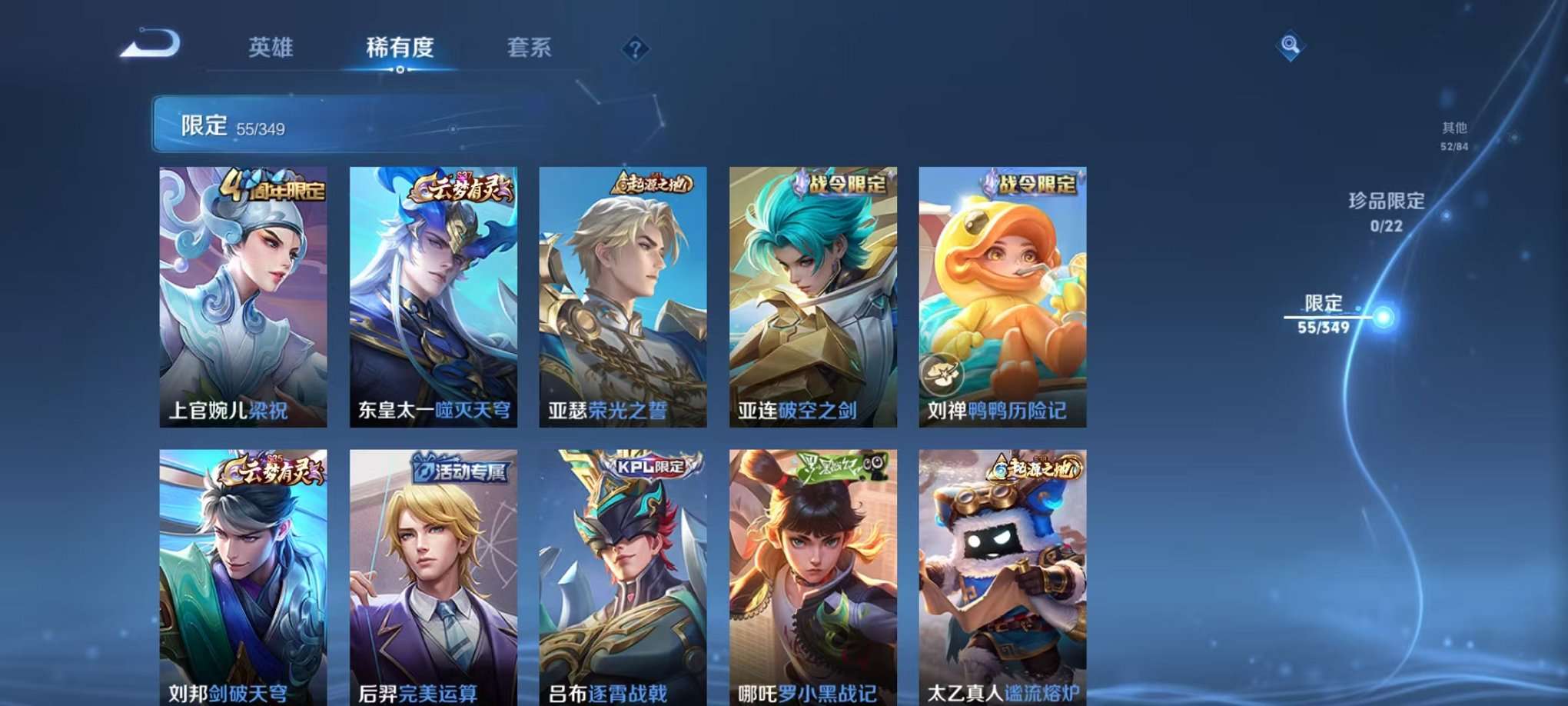This screenshot has height=706, width=1568.
Task: Open the help question mark icon
Action: pyautogui.click(x=635, y=49)
